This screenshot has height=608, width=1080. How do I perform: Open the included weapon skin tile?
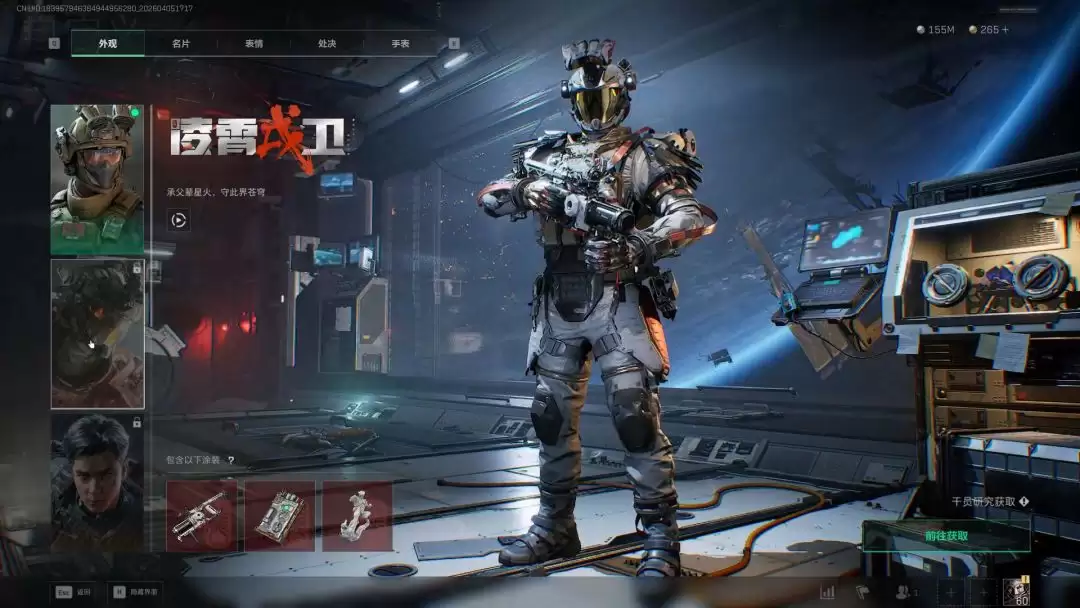pyautogui.click(x=201, y=516)
